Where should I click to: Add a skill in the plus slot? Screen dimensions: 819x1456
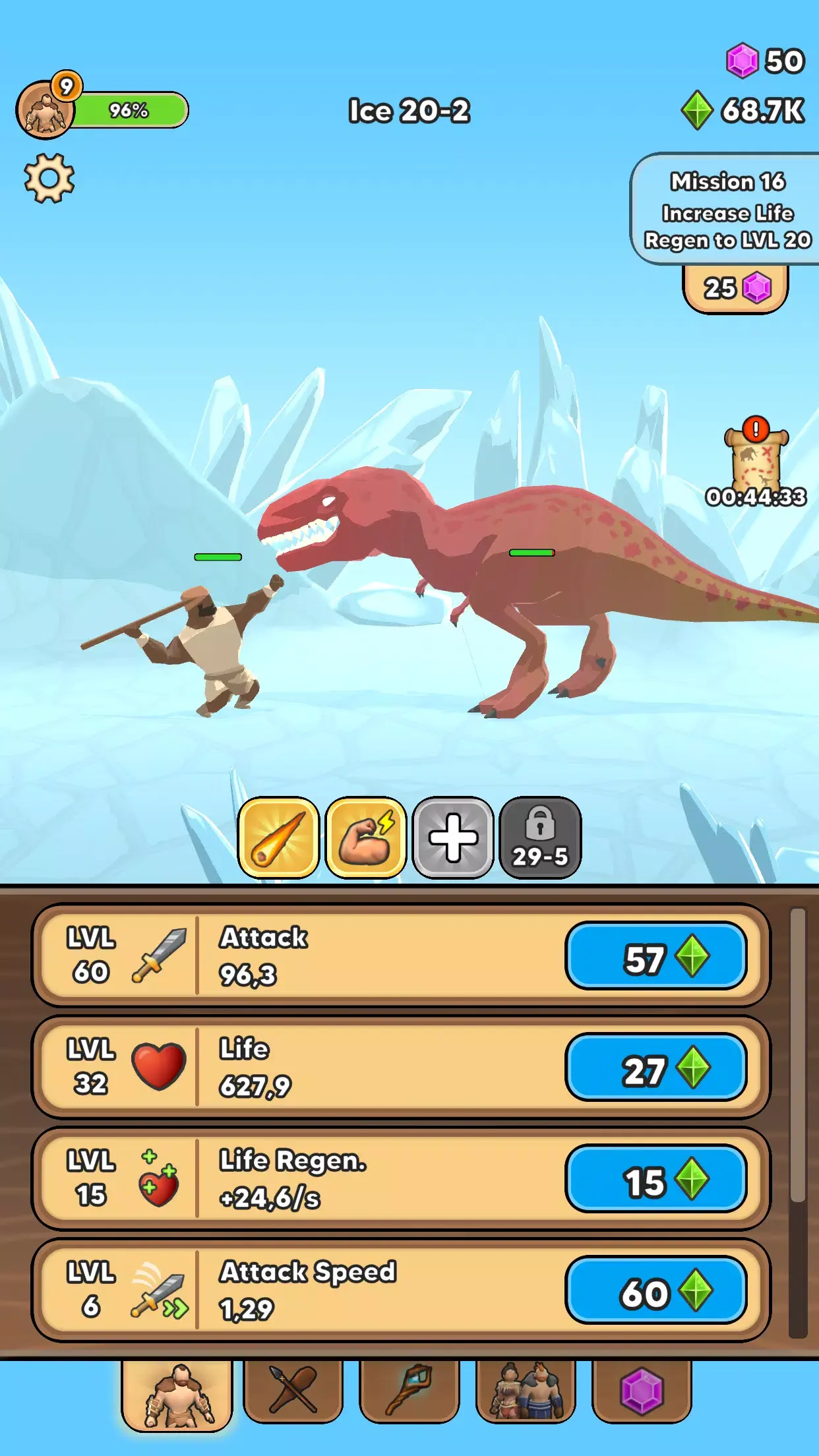tap(453, 837)
